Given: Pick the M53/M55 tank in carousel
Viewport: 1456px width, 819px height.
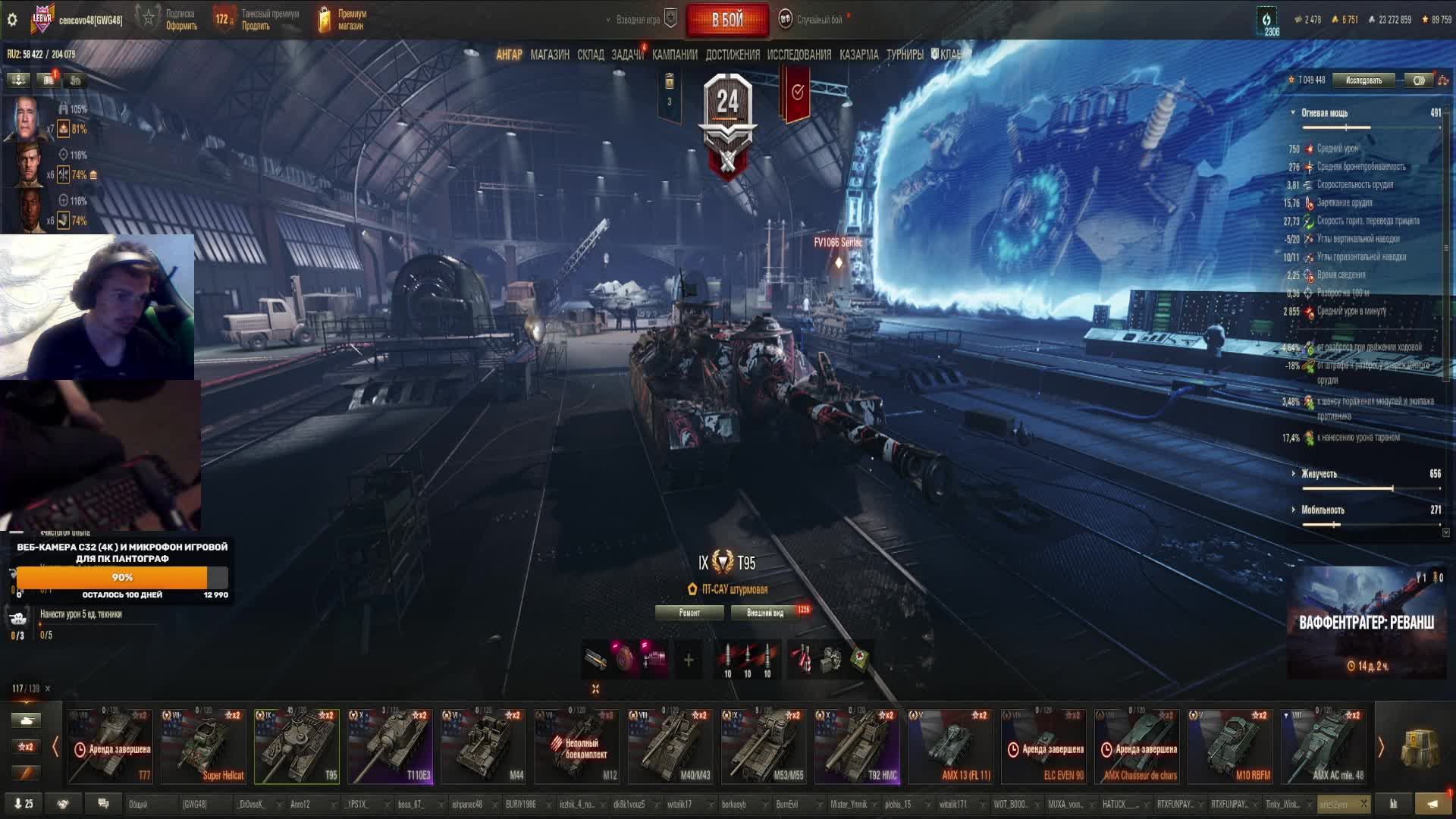Looking at the screenshot, I should 764,746.
